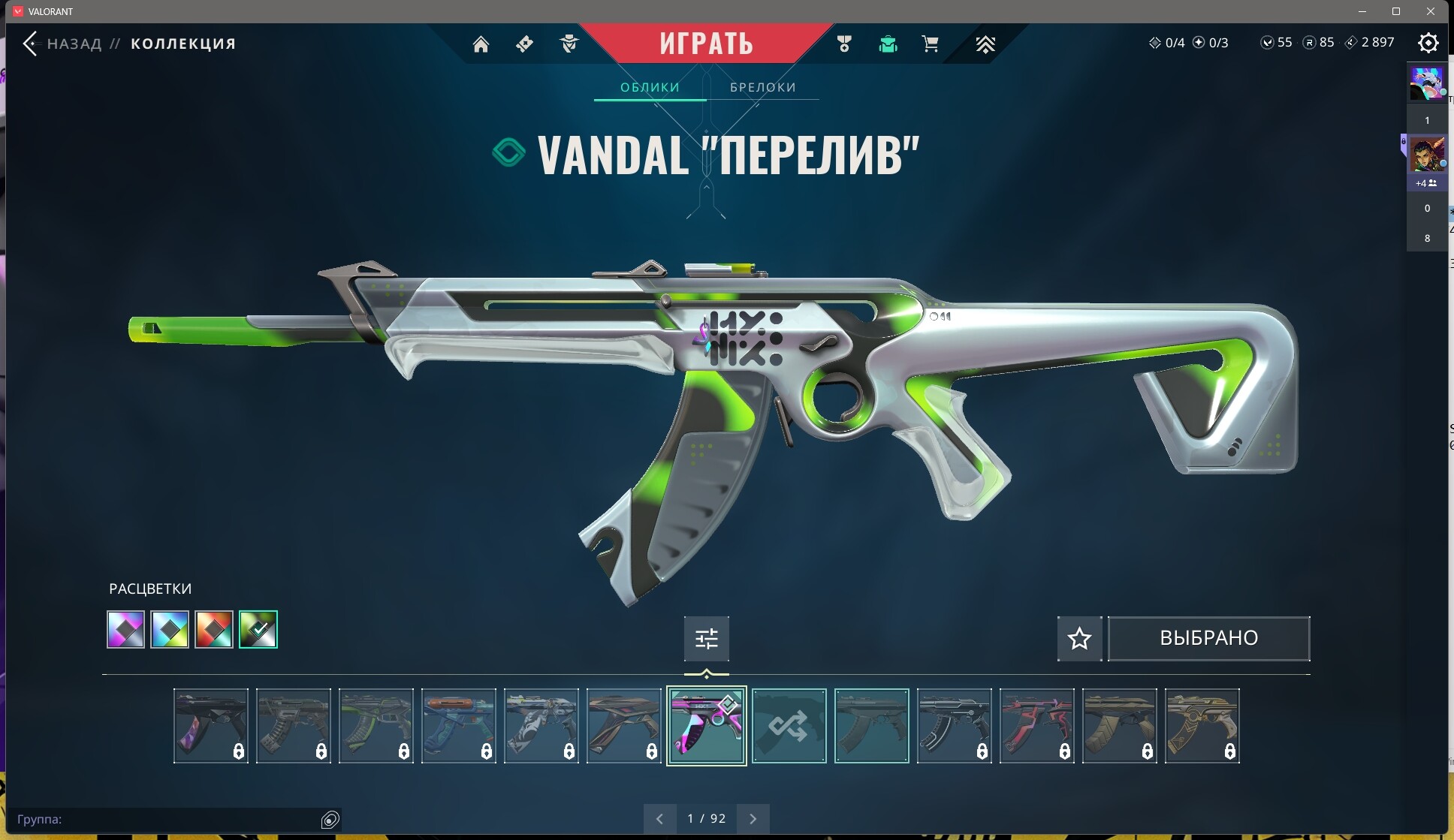
Task: Click the Premier arrows icon beside the cart
Action: (985, 44)
